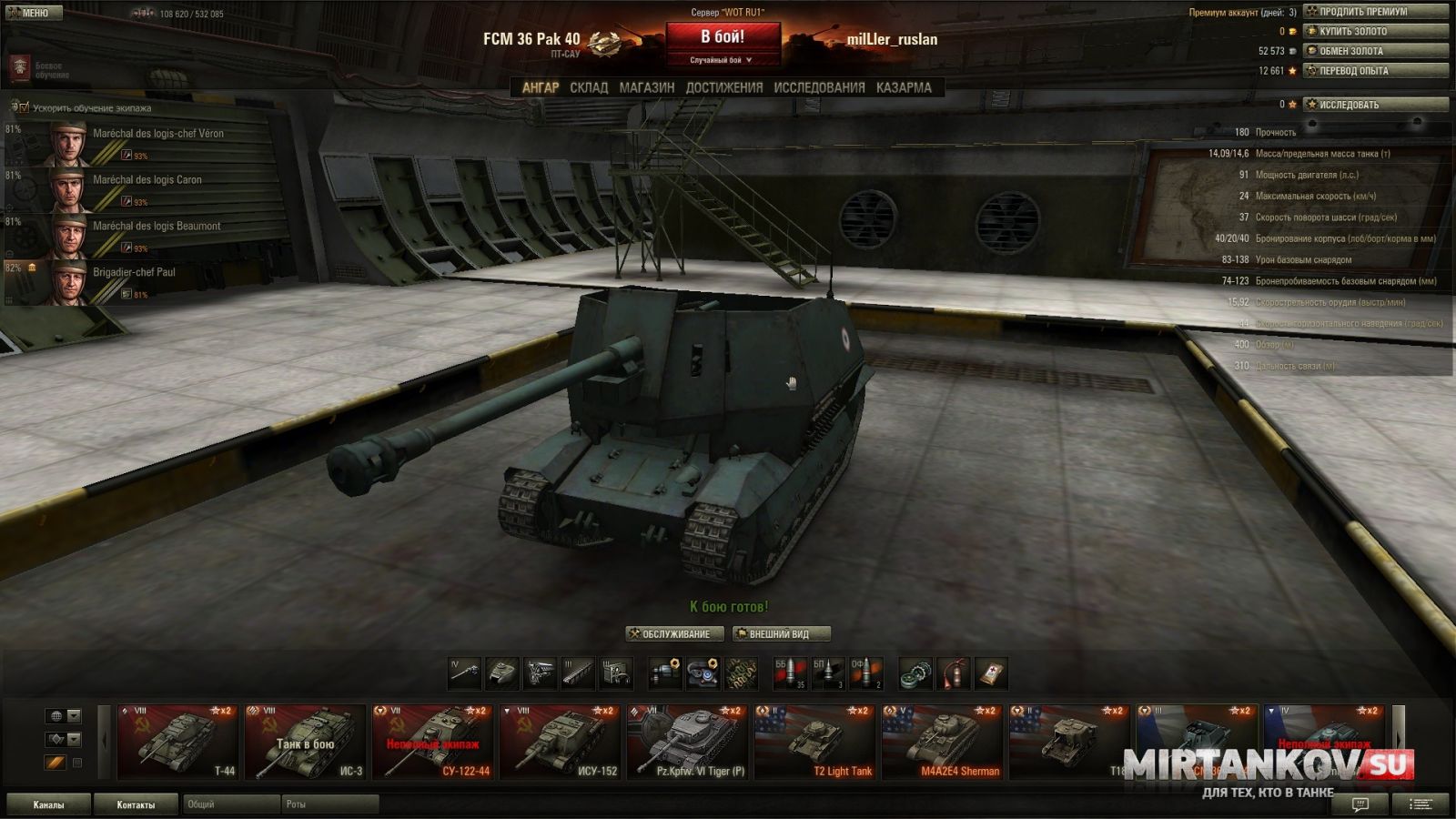Open the vehicle type filter dropdown
This screenshot has height=819, width=1456.
point(73,739)
